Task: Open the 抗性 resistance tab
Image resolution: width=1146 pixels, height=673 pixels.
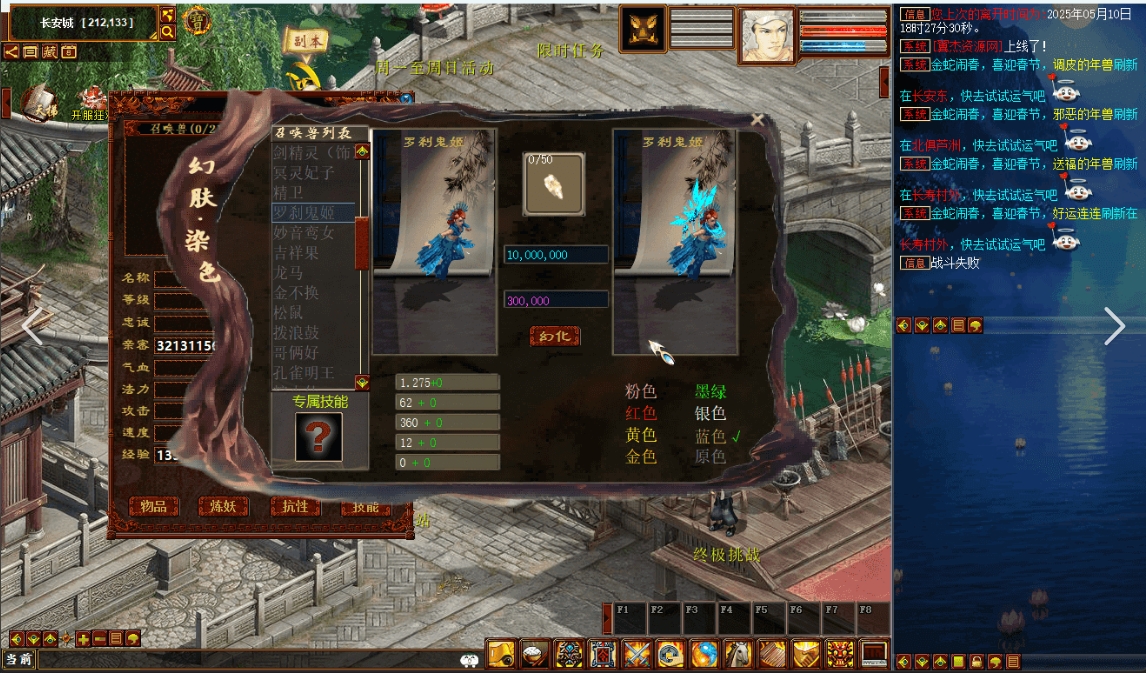Action: (x=296, y=506)
